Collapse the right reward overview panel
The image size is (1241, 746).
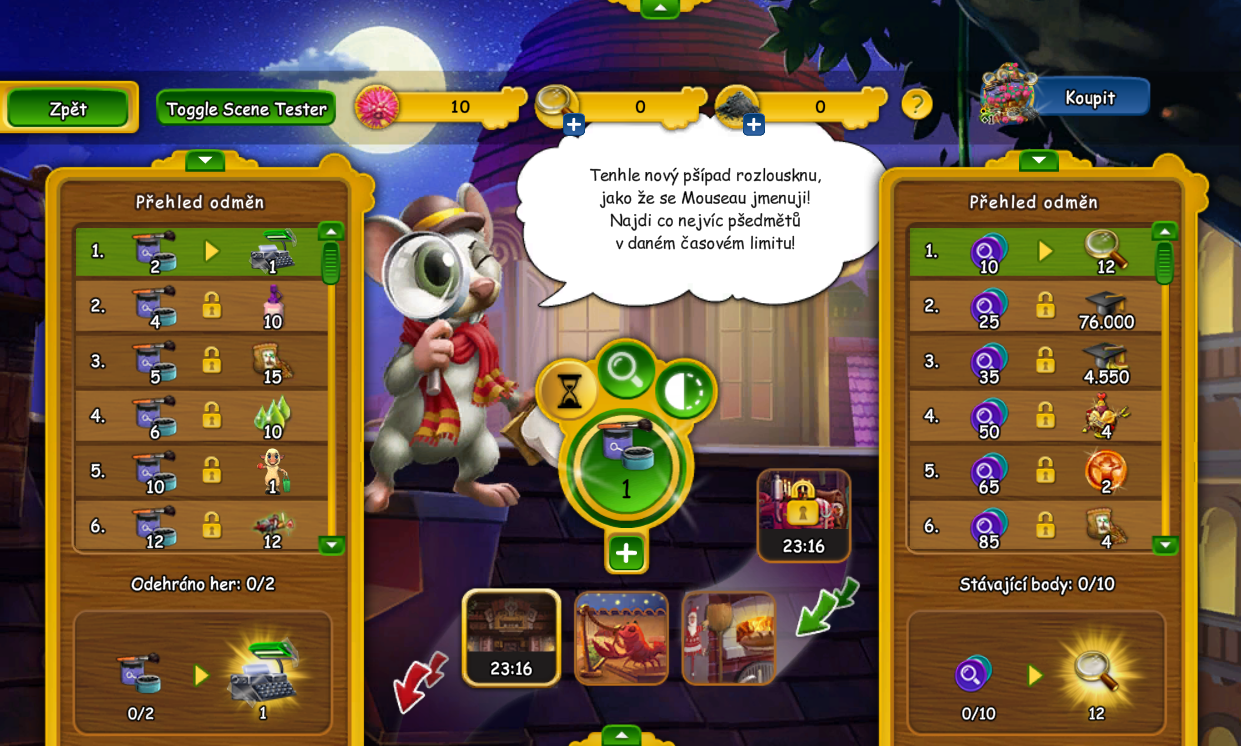tap(1038, 160)
